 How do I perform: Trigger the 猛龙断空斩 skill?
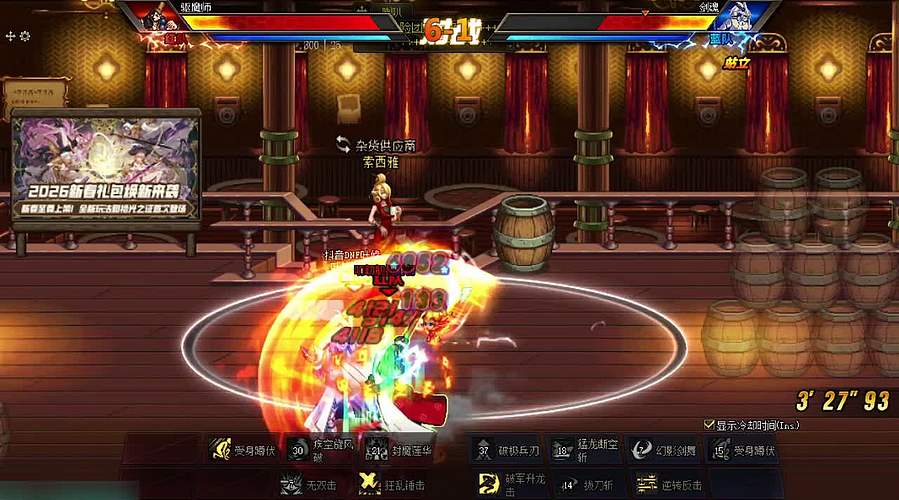561,450
